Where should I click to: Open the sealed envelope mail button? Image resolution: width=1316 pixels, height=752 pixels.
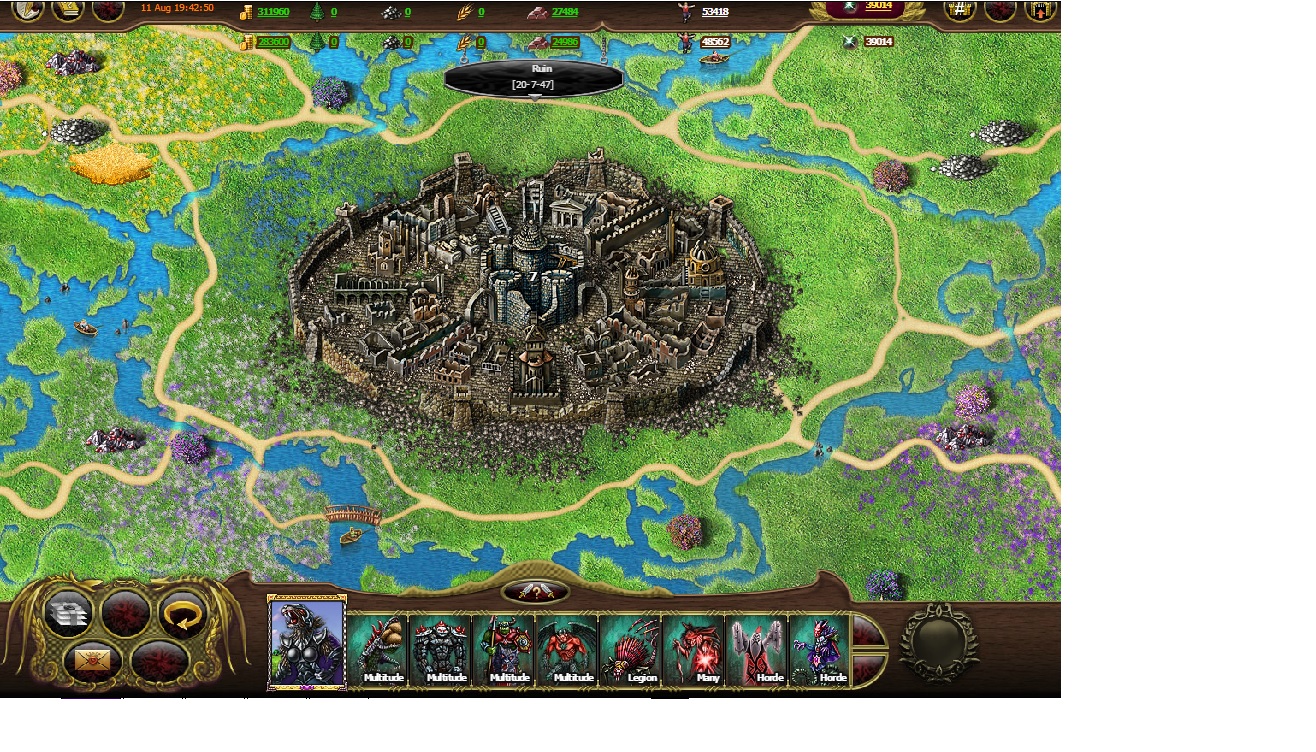93,660
